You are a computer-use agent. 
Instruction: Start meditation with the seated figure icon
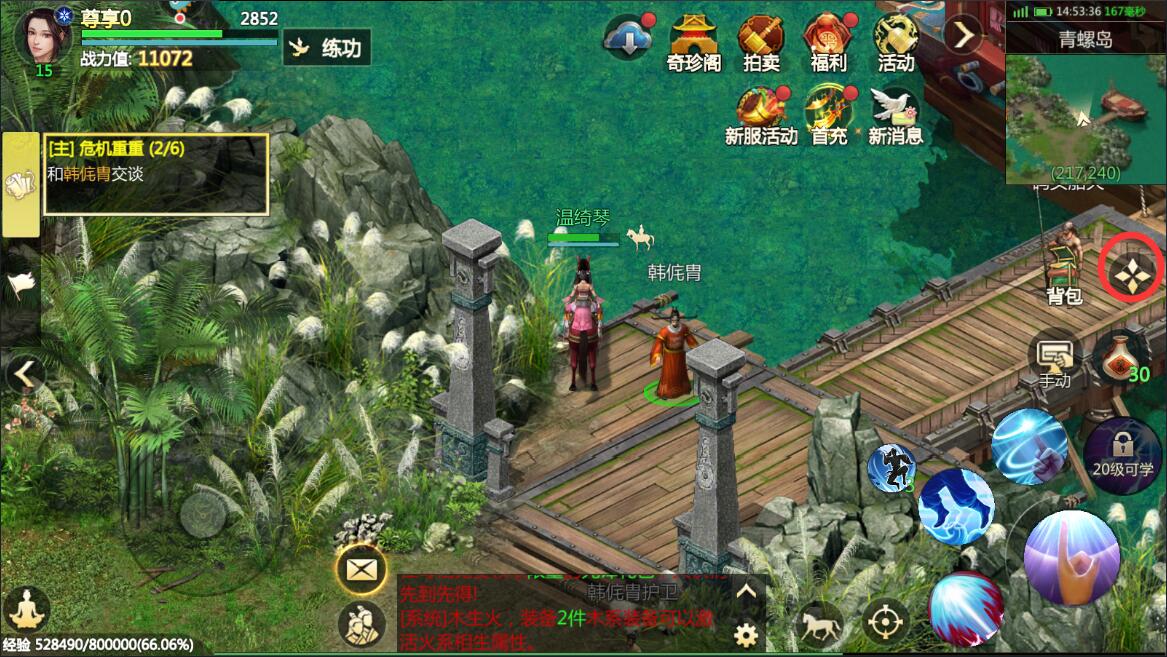[26, 609]
